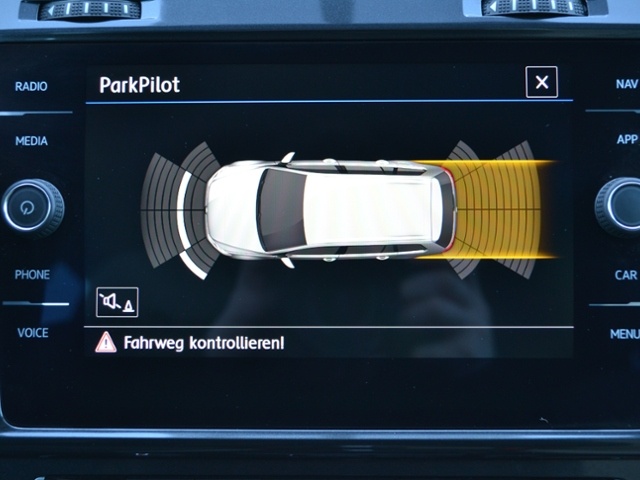The height and width of the screenshot is (480, 640).
Task: Open the PHONE menu
Action: point(32,275)
